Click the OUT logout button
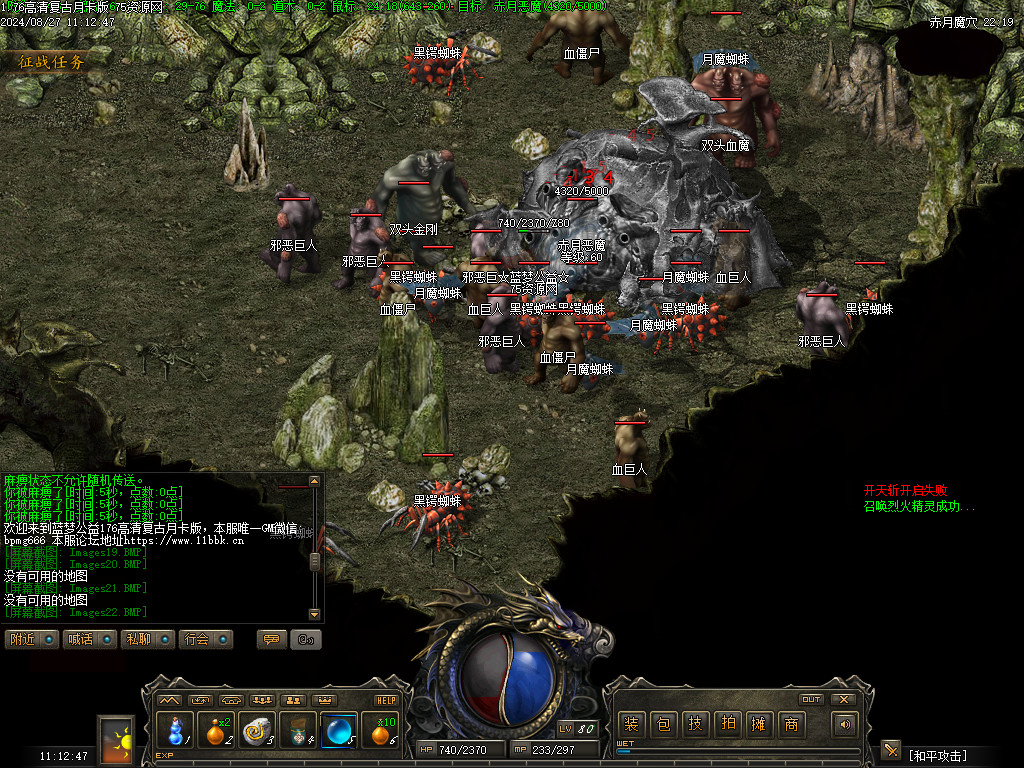Viewport: 1024px width, 768px height. pyautogui.click(x=811, y=699)
